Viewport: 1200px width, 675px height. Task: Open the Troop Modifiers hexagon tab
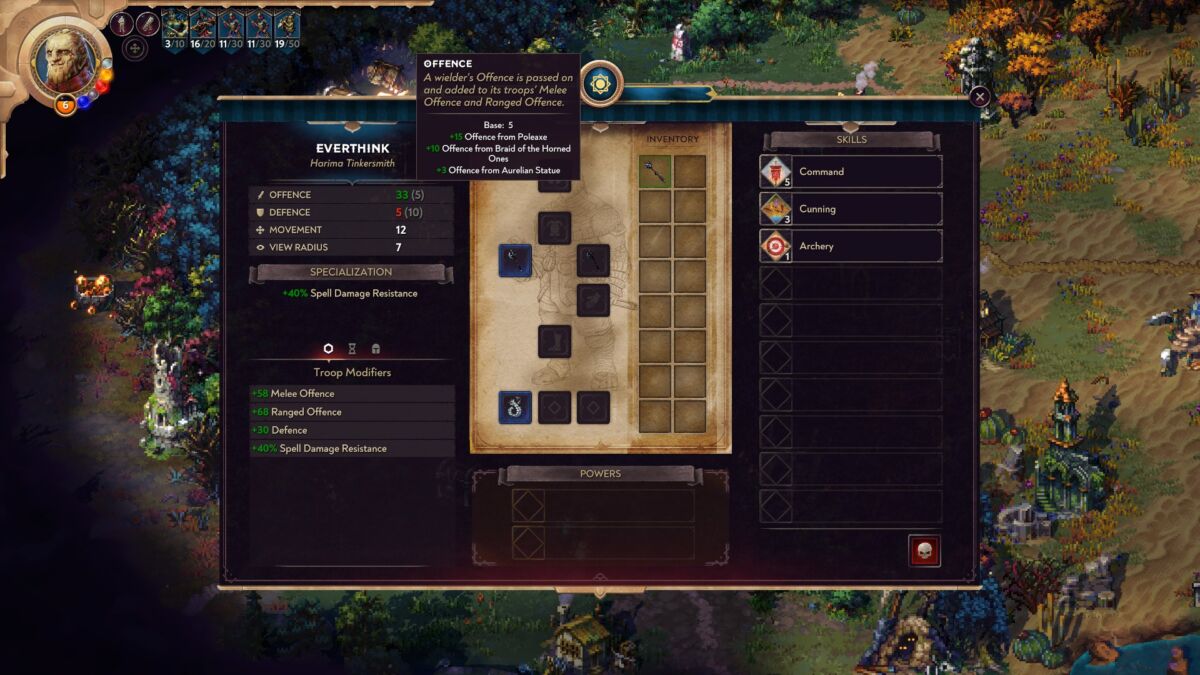pos(328,349)
